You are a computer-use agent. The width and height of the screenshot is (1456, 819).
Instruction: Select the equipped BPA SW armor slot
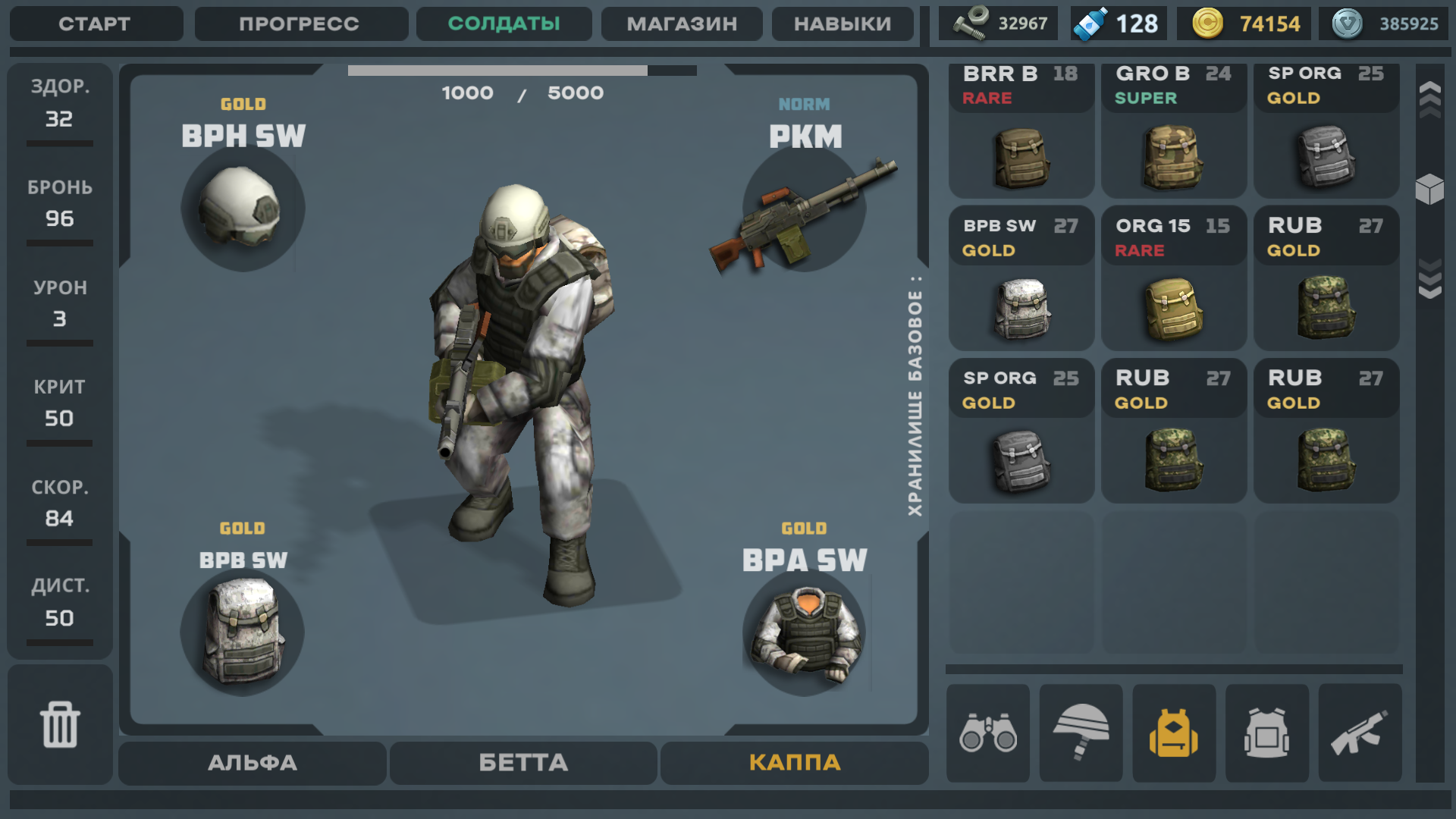(x=804, y=633)
